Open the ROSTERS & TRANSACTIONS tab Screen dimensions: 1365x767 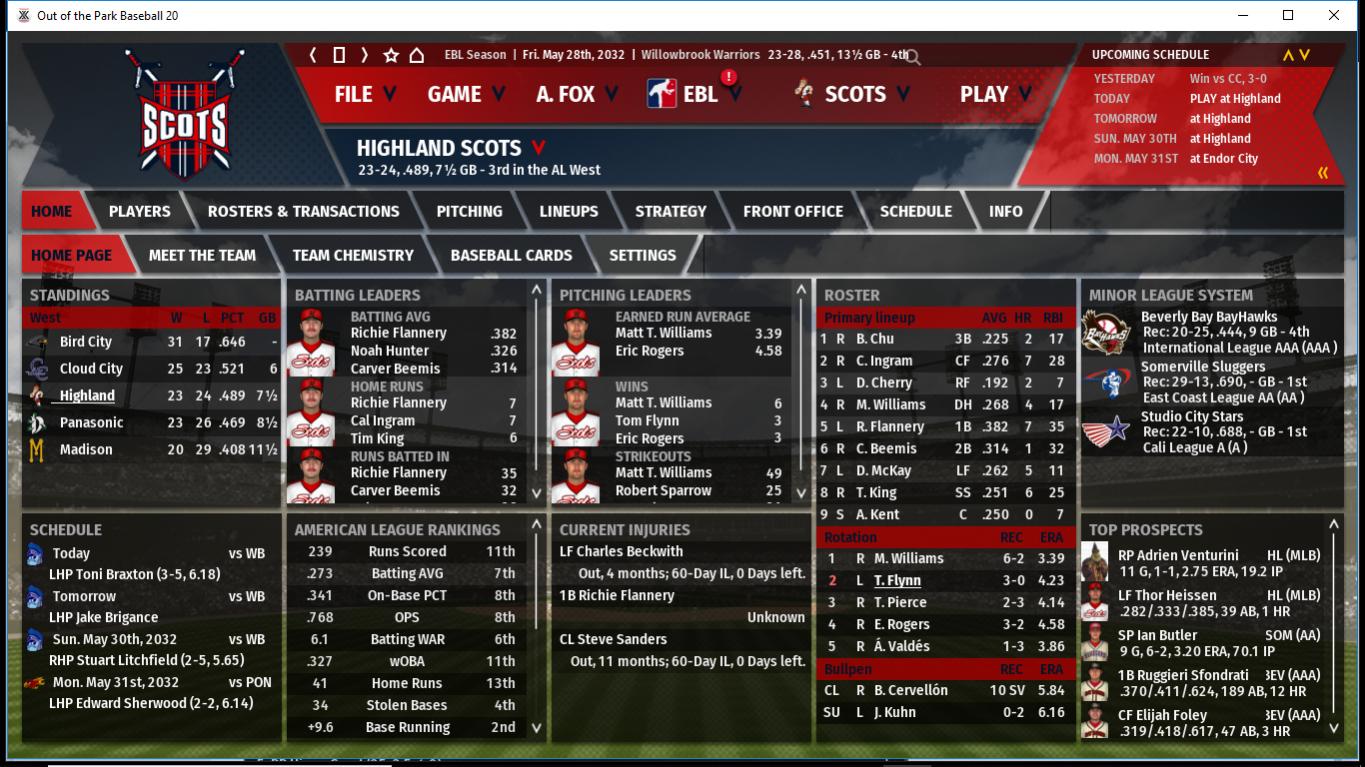click(x=303, y=211)
